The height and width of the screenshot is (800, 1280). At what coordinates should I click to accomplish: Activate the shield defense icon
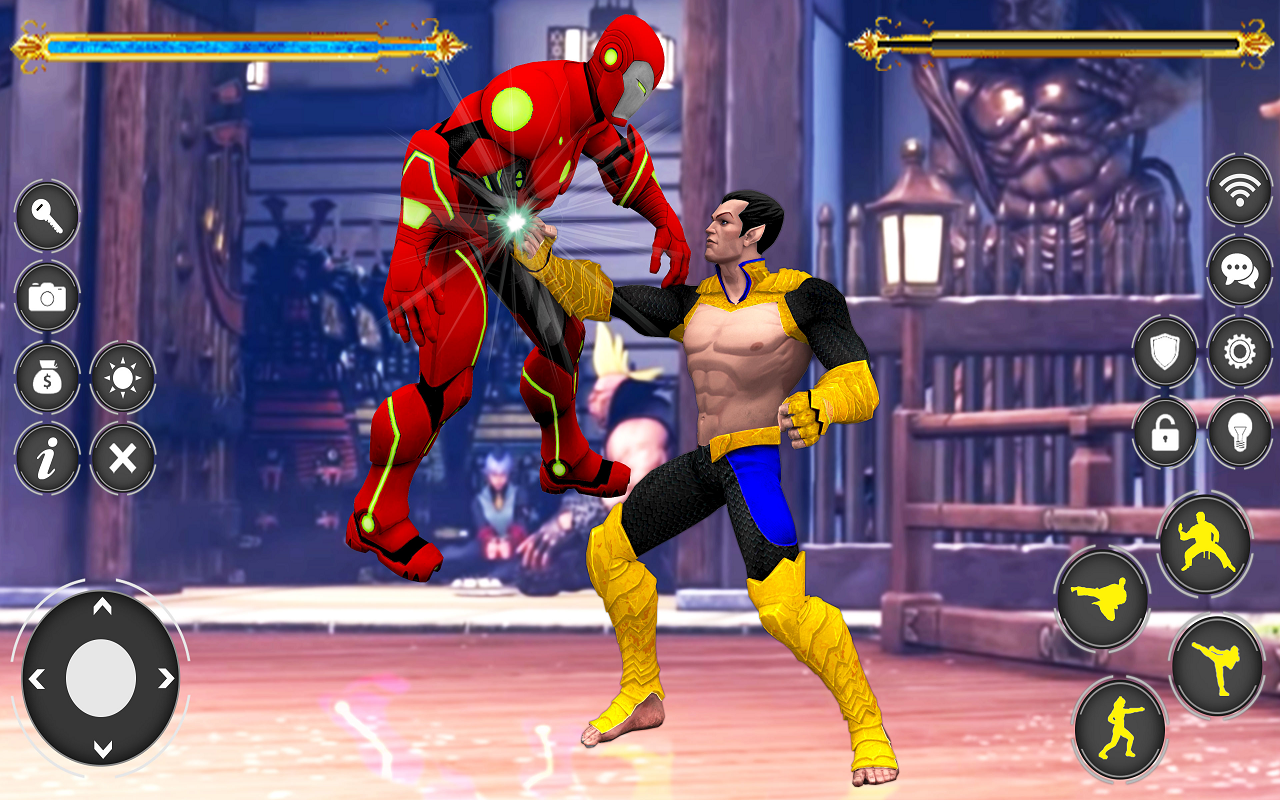[x=1163, y=351]
